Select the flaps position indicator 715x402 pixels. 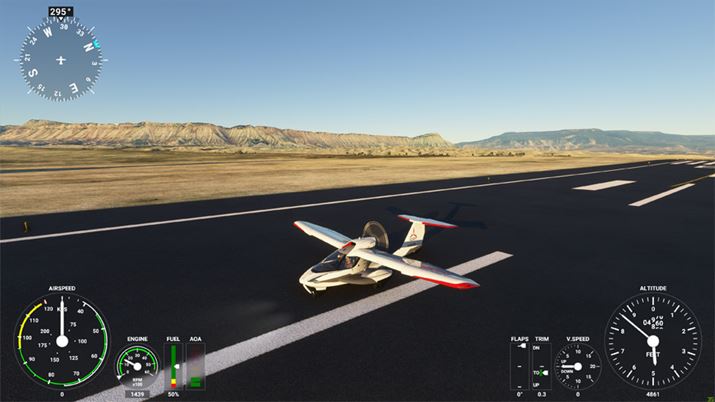pyautogui.click(x=519, y=366)
